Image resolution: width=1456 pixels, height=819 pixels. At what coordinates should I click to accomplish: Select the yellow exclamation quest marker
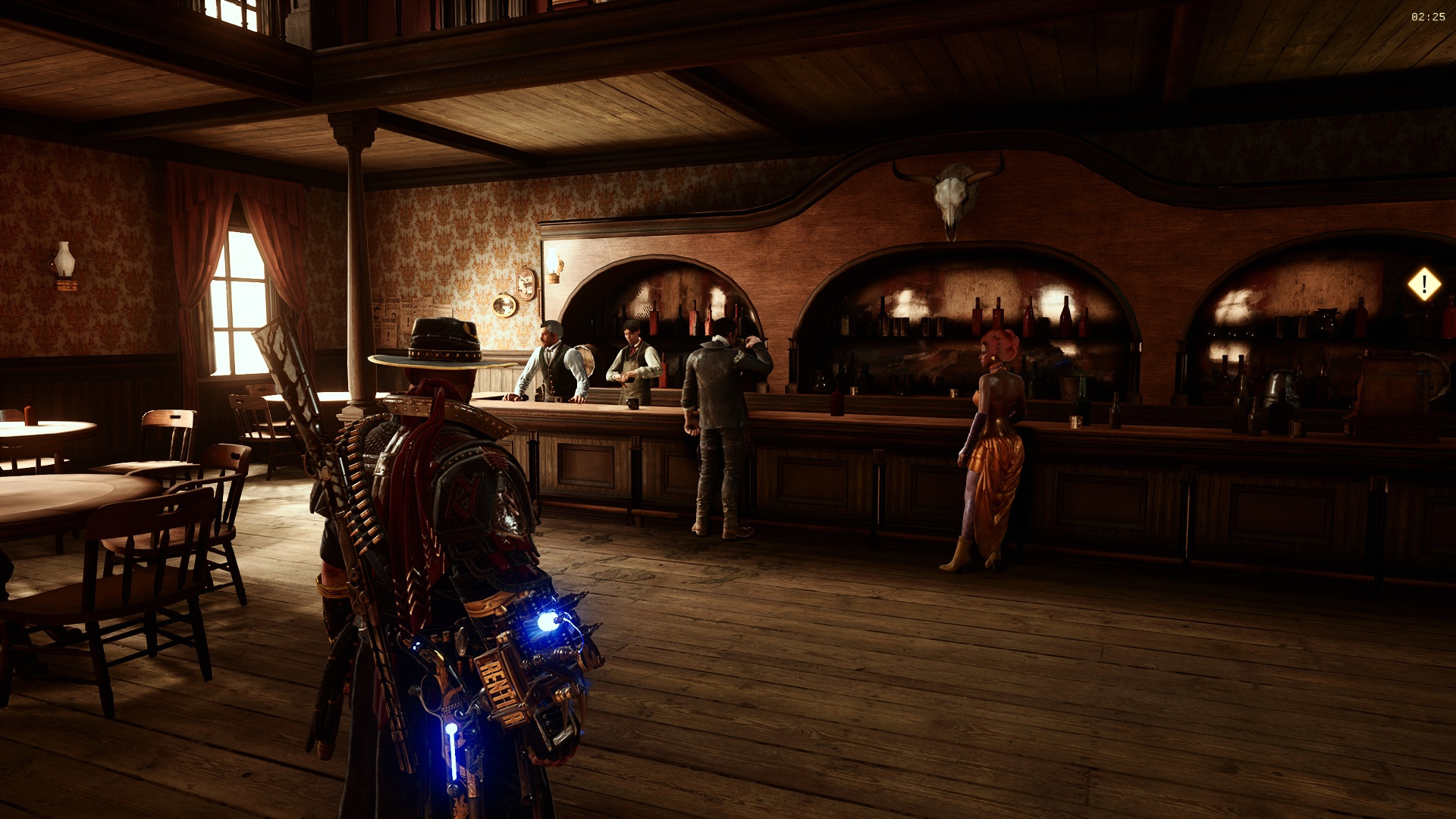1423,284
